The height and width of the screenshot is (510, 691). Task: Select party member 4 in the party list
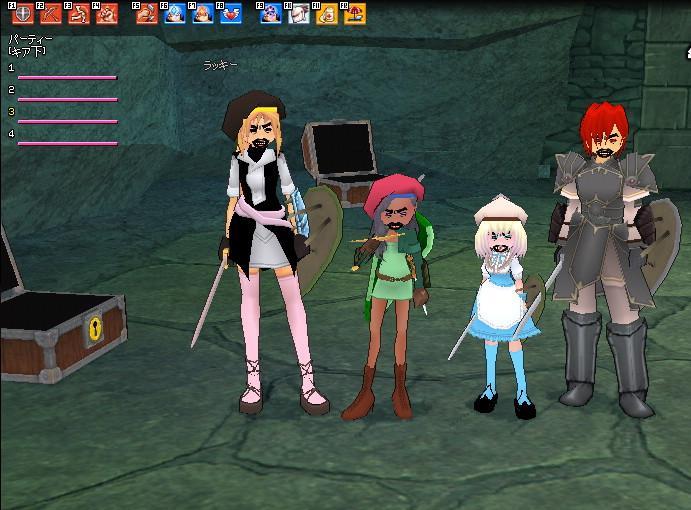pos(66,142)
